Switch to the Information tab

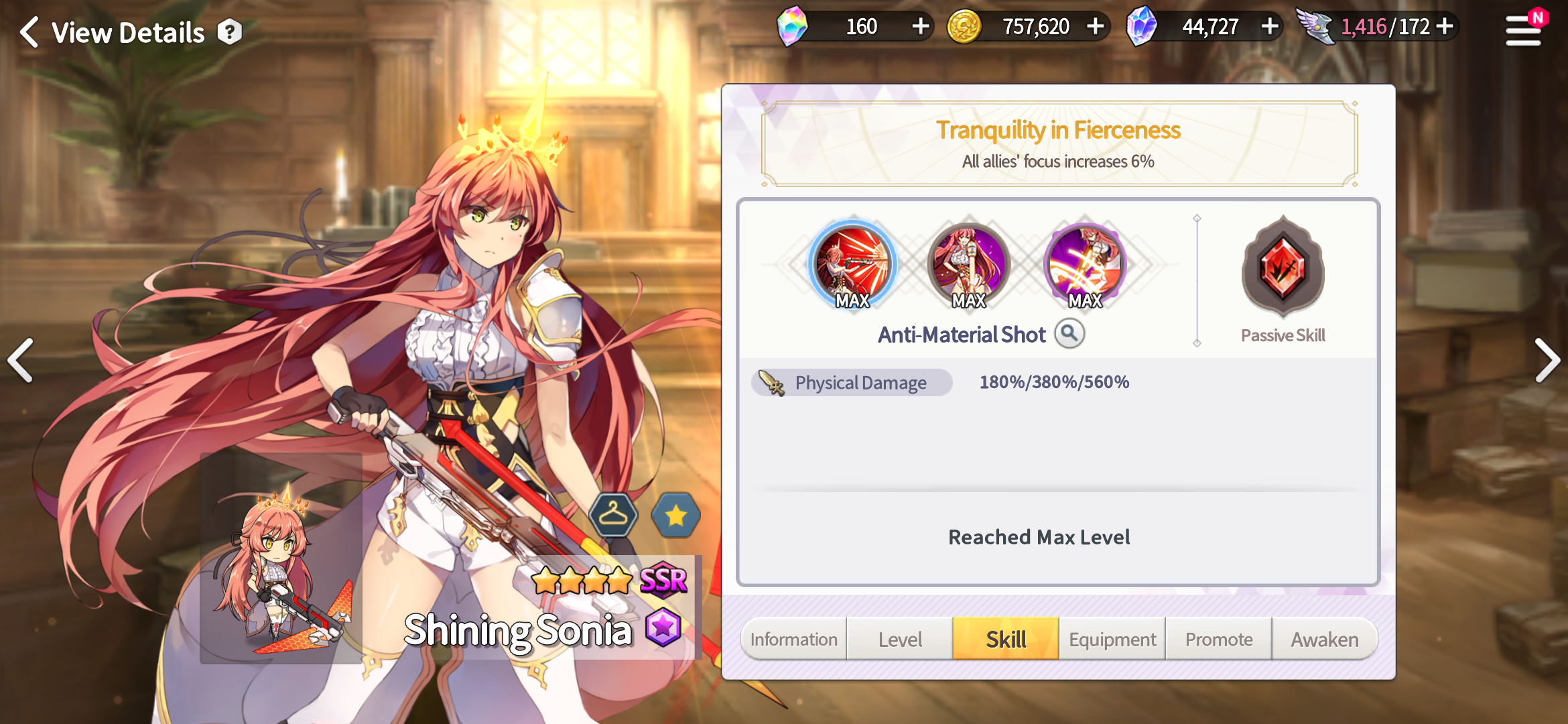(794, 639)
